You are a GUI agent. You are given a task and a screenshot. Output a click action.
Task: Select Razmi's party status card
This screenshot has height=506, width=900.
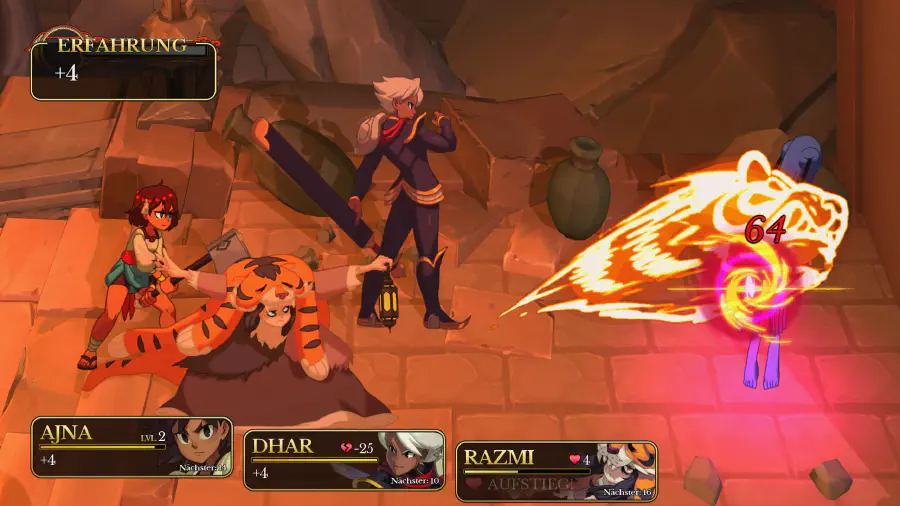pyautogui.click(x=557, y=471)
